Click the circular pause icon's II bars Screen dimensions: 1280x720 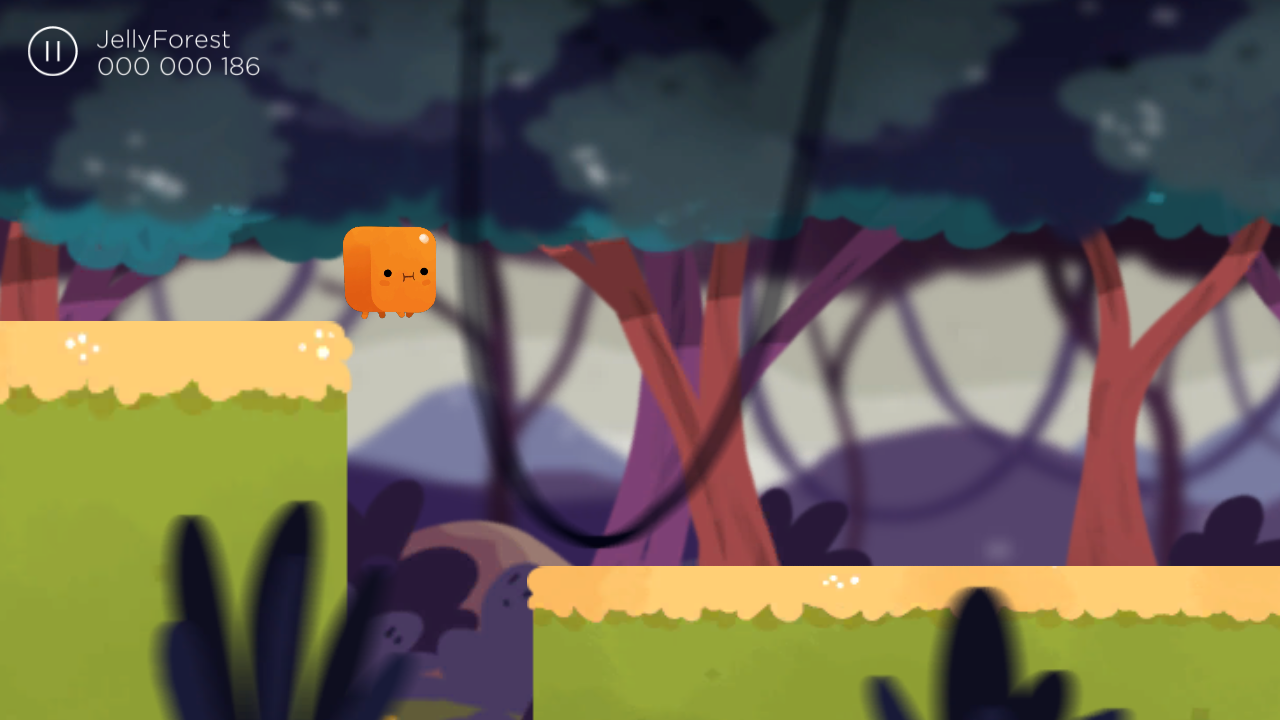tap(52, 51)
